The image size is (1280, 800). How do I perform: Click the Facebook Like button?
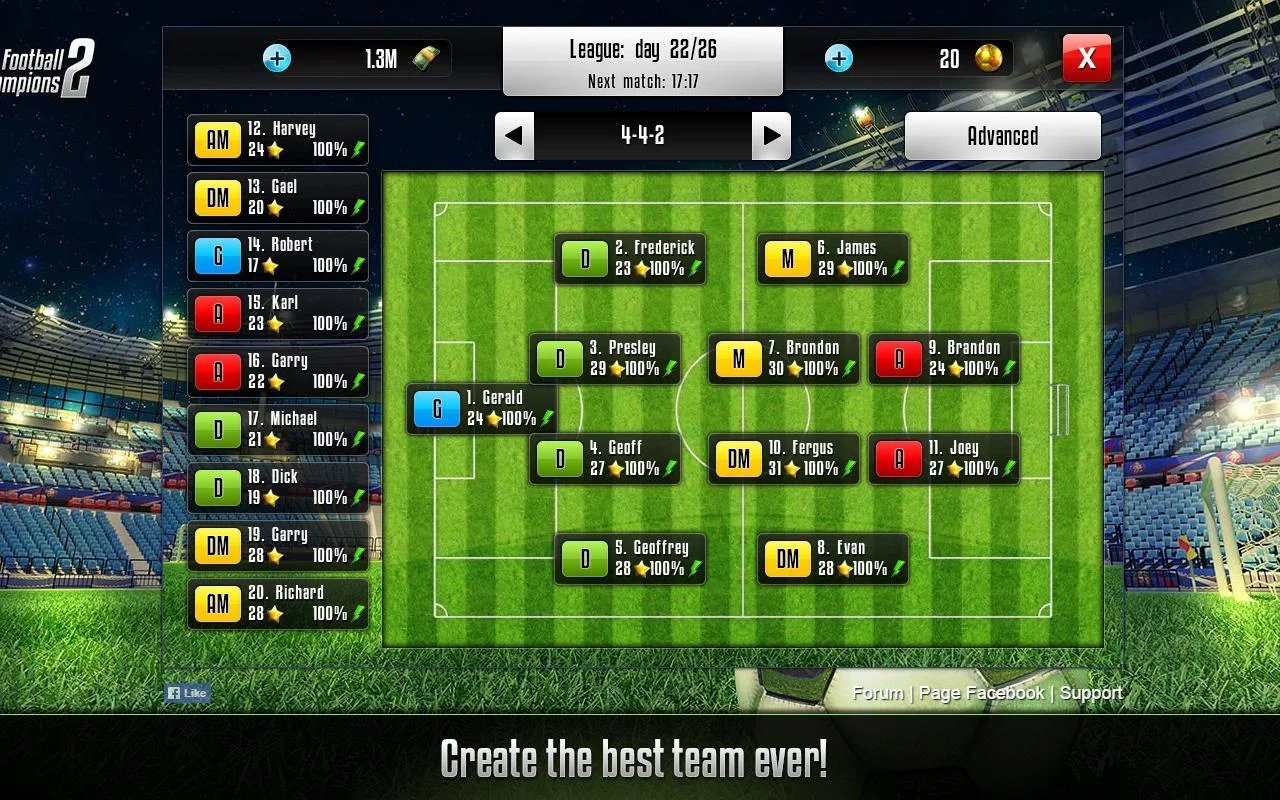[187, 693]
